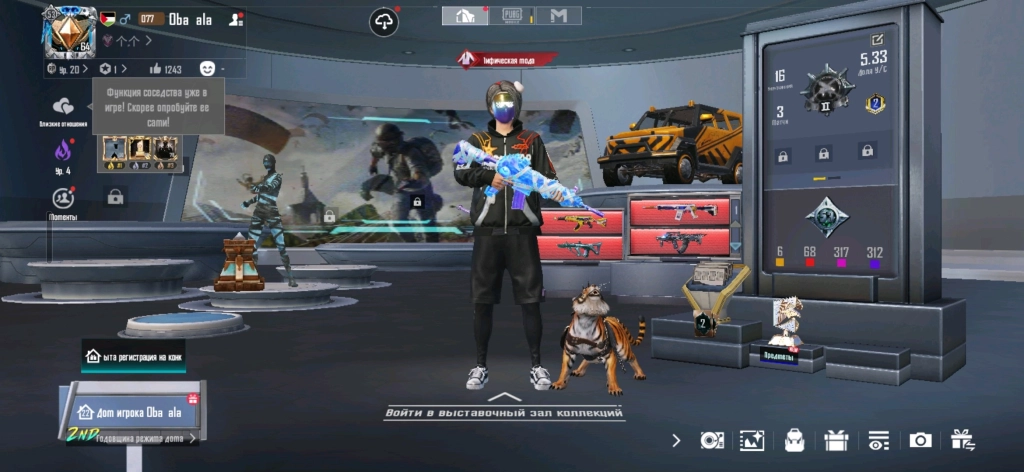The height and width of the screenshot is (472, 1024).
Task: Enter the collection showroom (Войти в выставочный зал)
Action: tap(505, 409)
